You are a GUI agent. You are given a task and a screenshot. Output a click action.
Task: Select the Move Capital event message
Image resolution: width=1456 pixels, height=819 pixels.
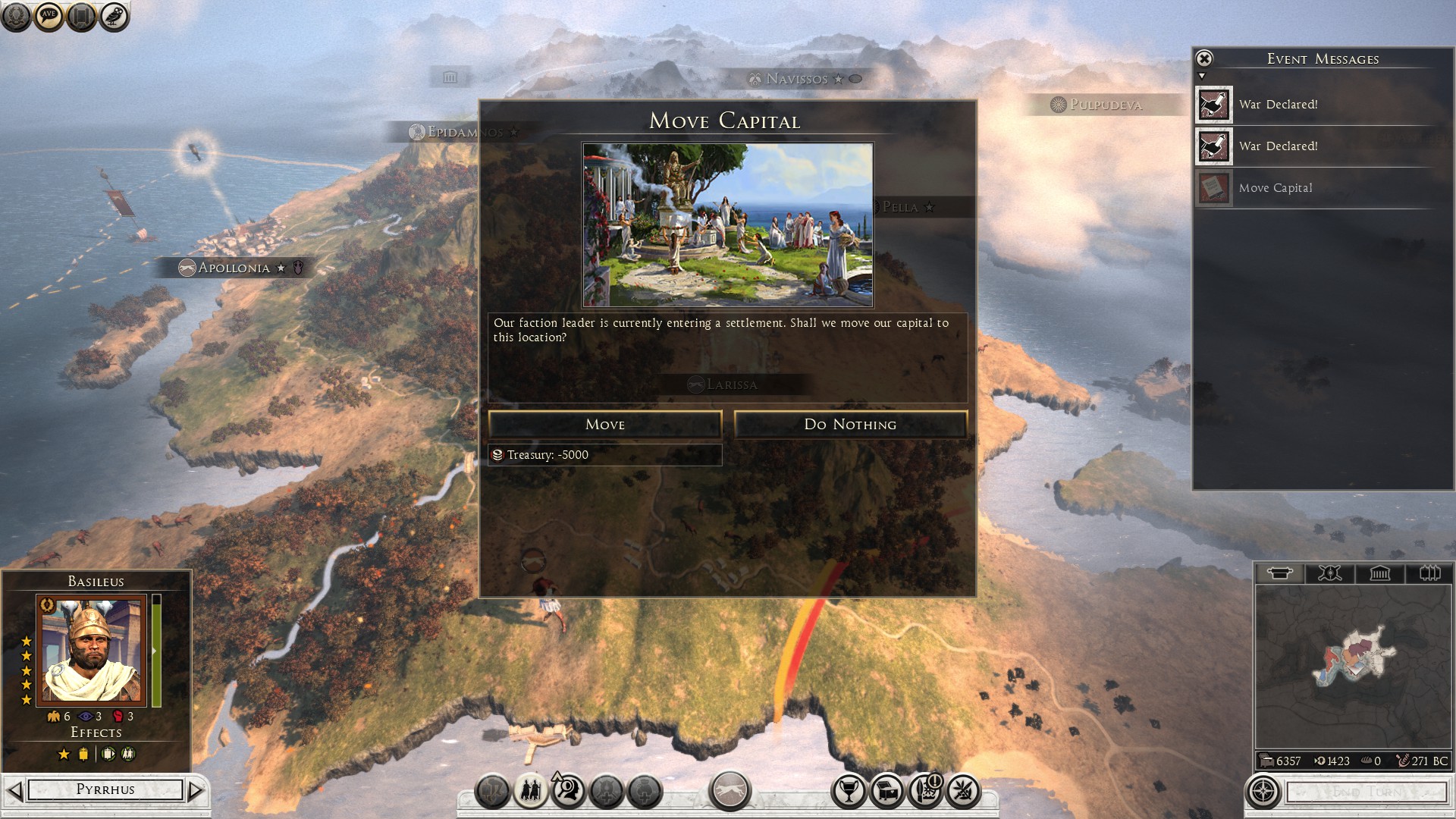click(x=1275, y=188)
